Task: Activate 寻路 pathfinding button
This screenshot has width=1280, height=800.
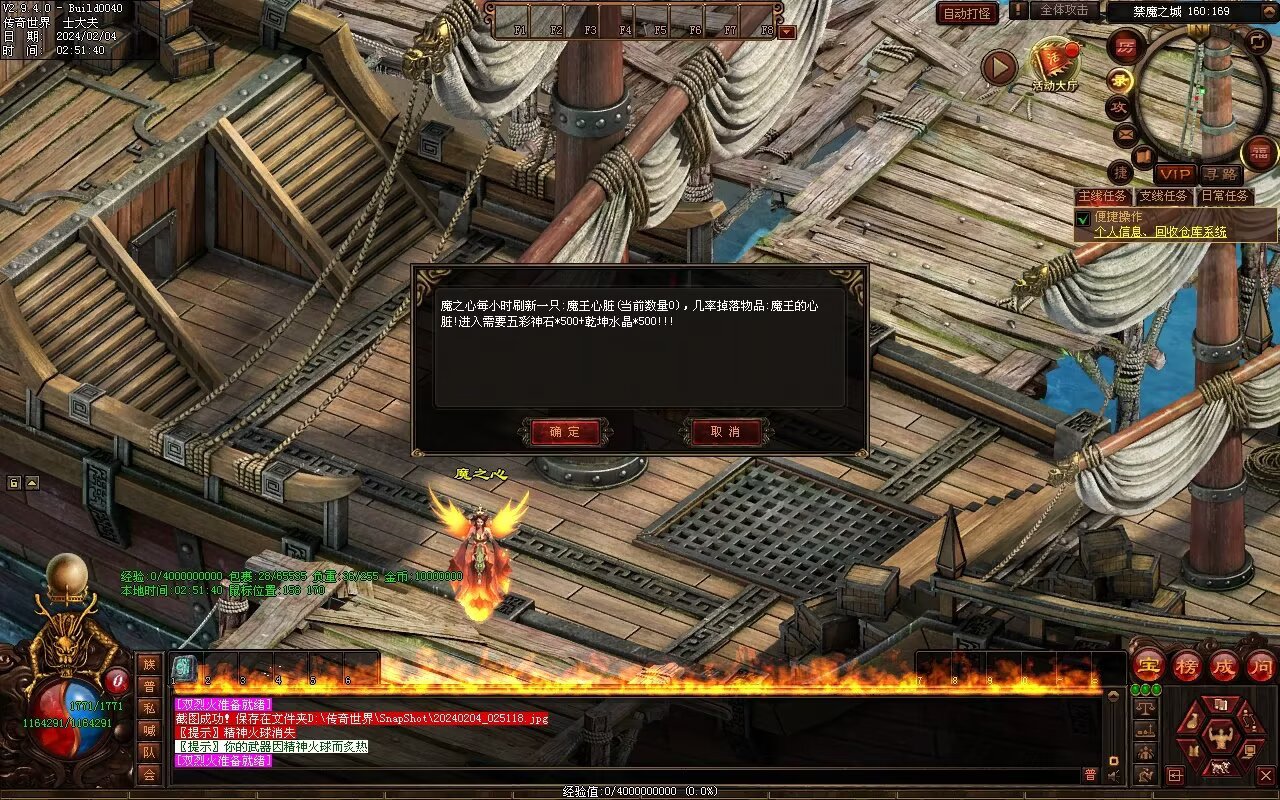Action: pyautogui.click(x=1219, y=174)
